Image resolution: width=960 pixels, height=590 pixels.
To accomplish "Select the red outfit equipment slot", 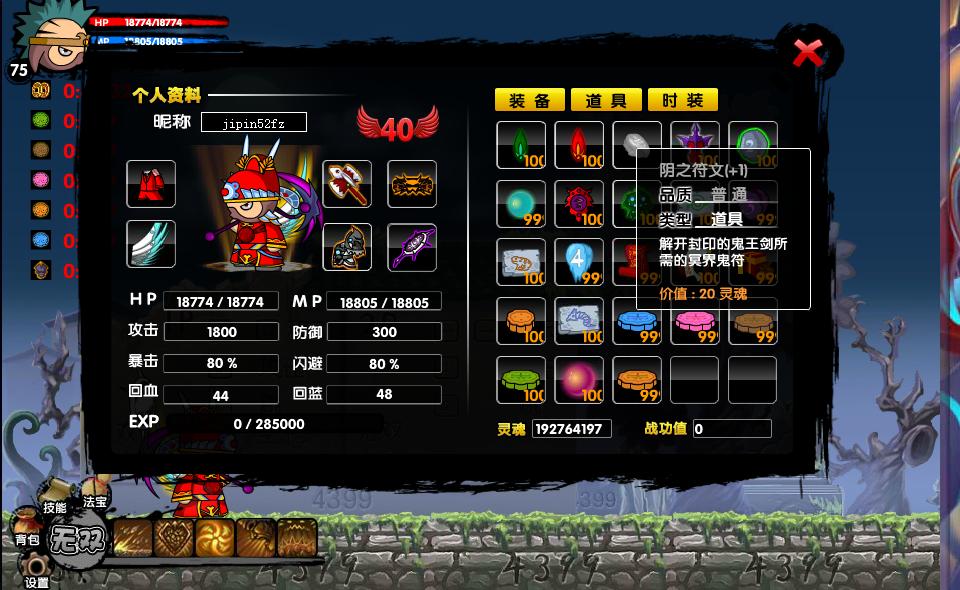I will pos(151,184).
